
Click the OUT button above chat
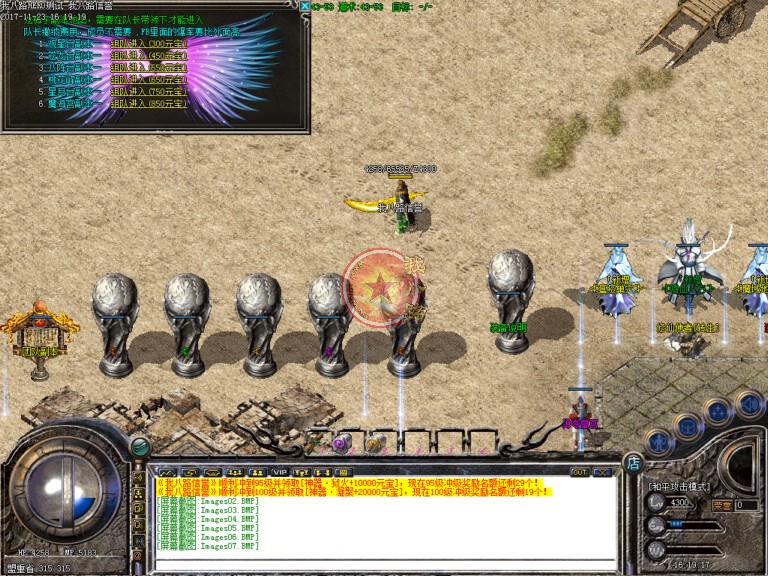tap(579, 471)
